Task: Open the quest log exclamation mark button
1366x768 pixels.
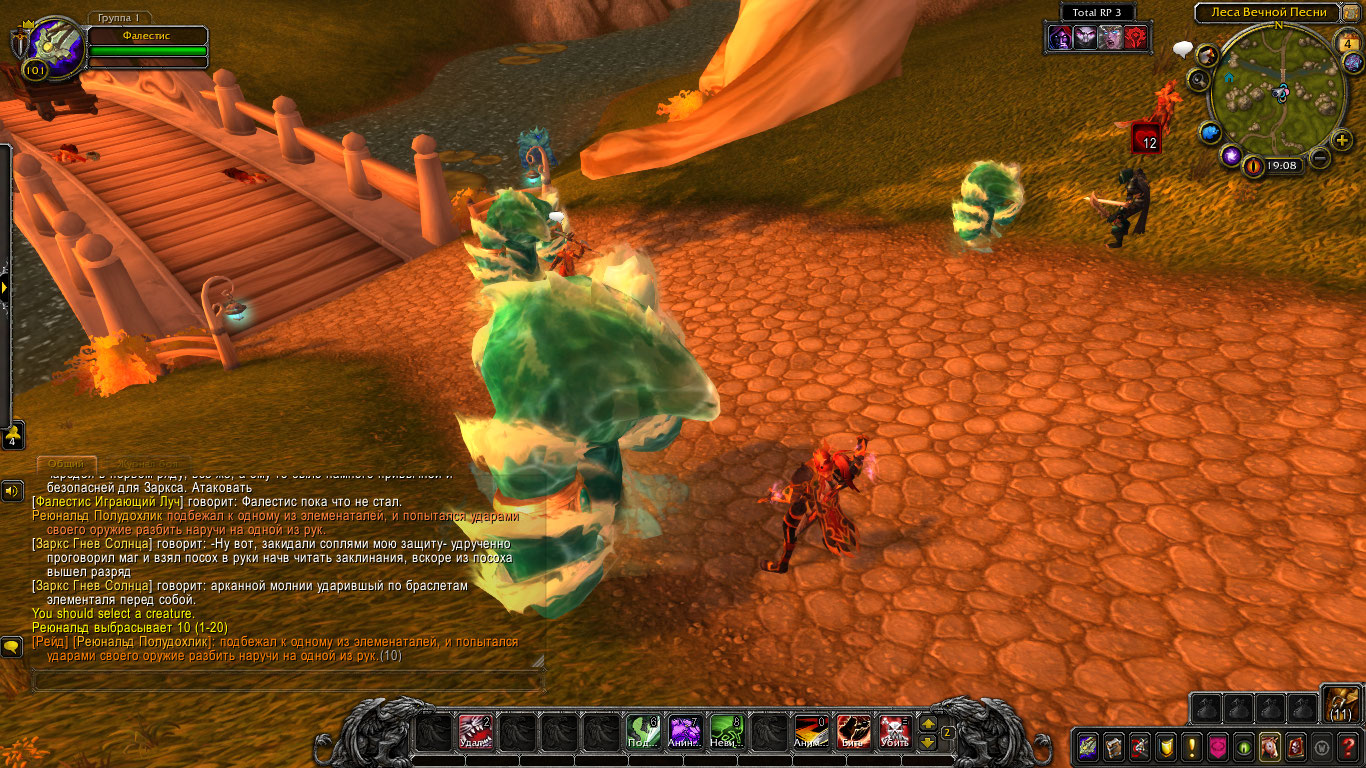Action: coord(1191,746)
